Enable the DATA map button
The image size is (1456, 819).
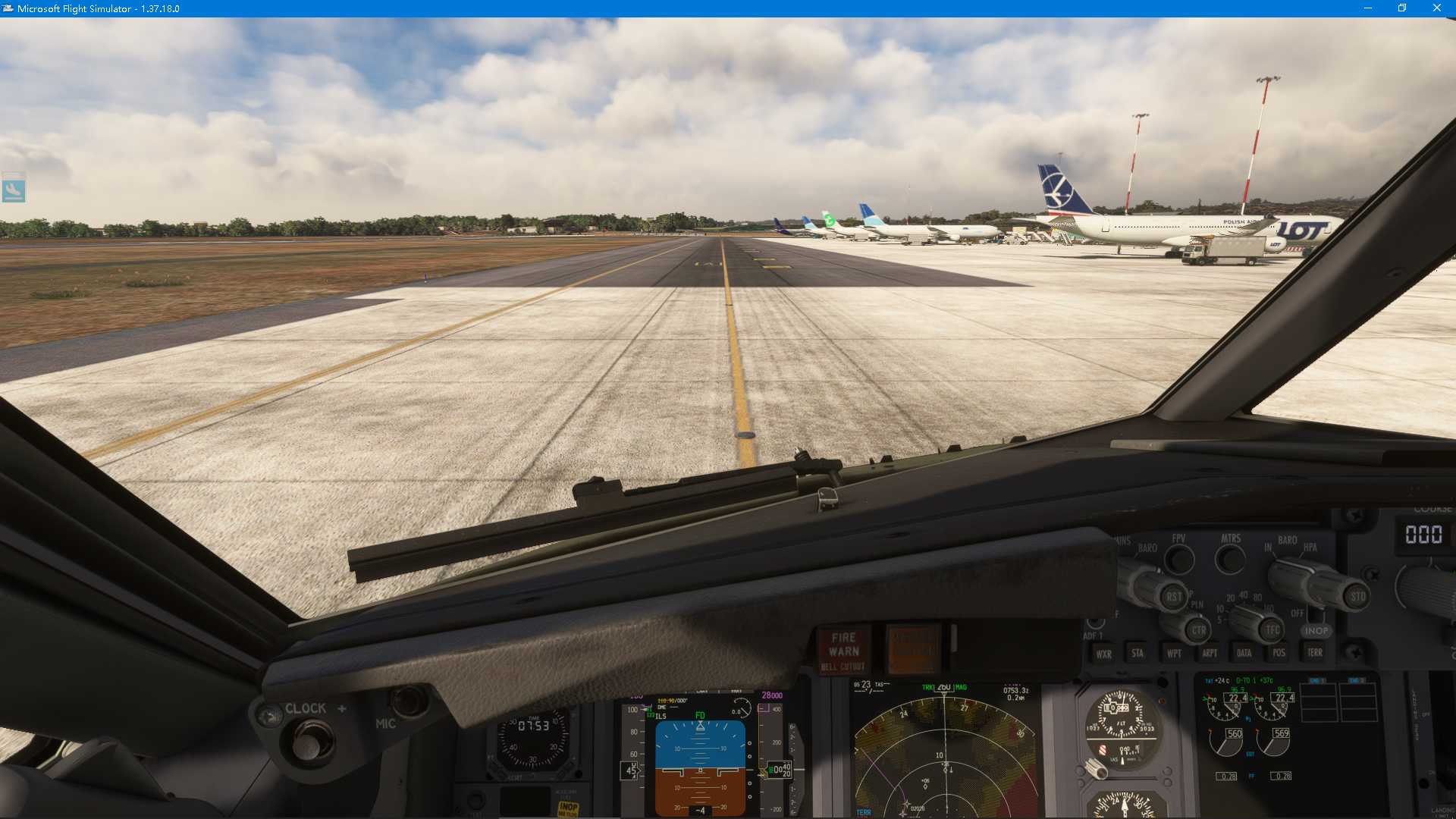click(1244, 652)
